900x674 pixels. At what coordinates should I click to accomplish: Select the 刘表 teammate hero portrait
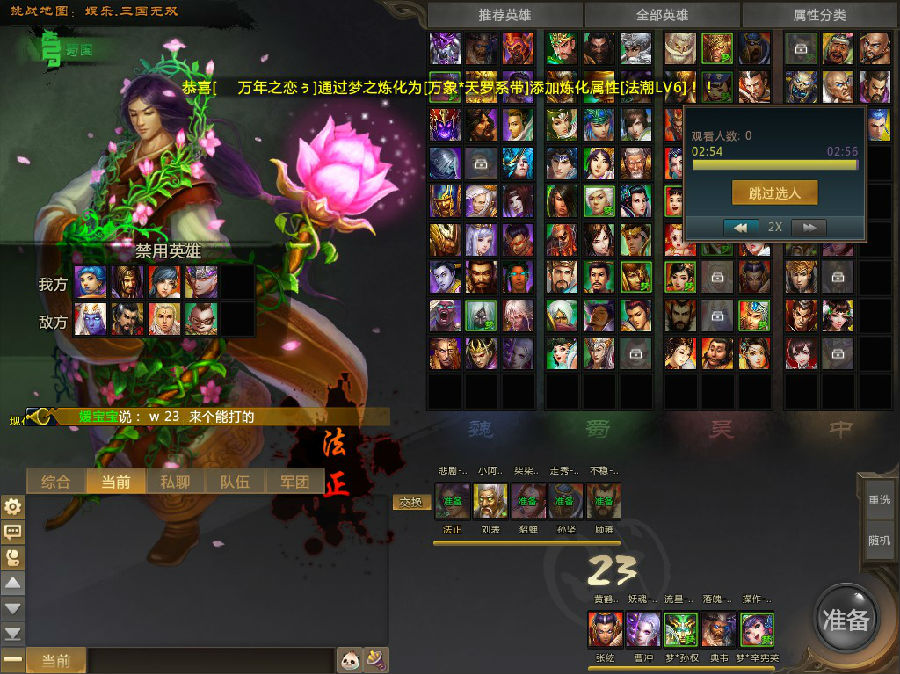(490, 501)
